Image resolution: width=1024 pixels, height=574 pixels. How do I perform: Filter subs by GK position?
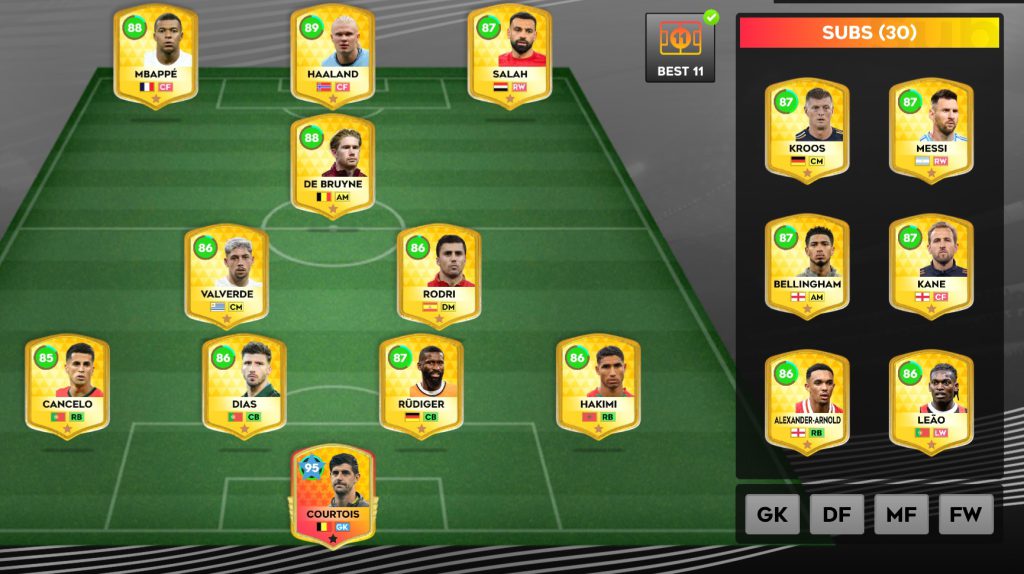click(772, 515)
